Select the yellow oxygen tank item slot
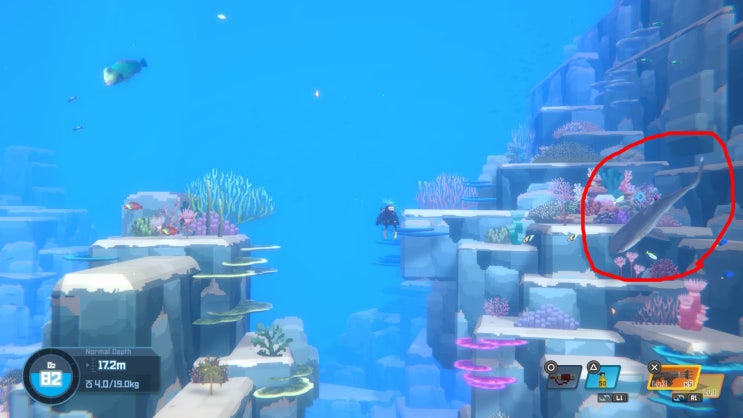This screenshot has width=743, height=418. tap(603, 381)
